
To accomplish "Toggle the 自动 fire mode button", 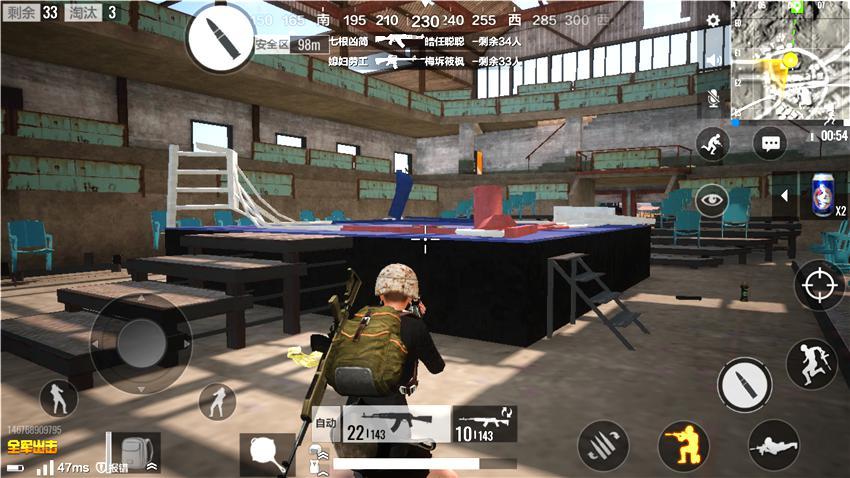I will (325, 424).
